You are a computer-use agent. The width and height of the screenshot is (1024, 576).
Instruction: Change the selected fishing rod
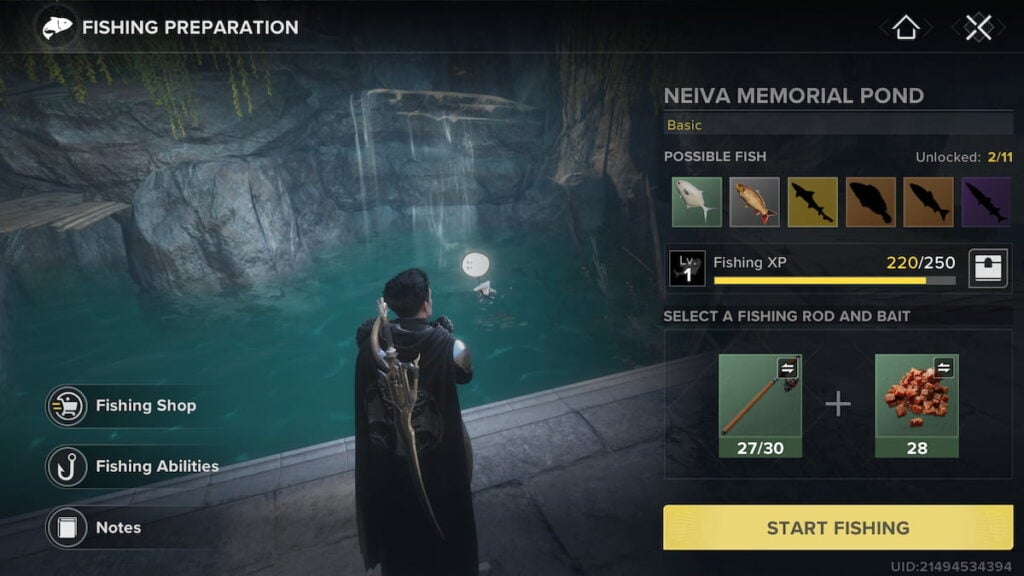click(760, 405)
